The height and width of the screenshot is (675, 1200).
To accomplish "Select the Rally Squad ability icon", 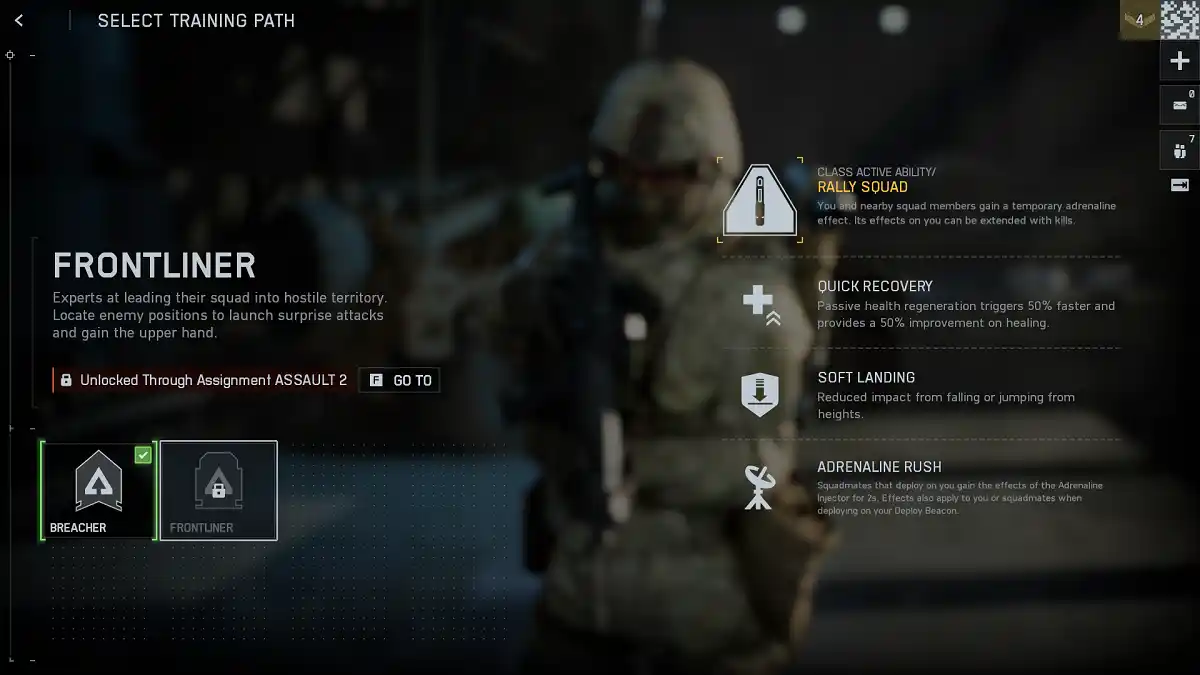I will click(x=760, y=200).
